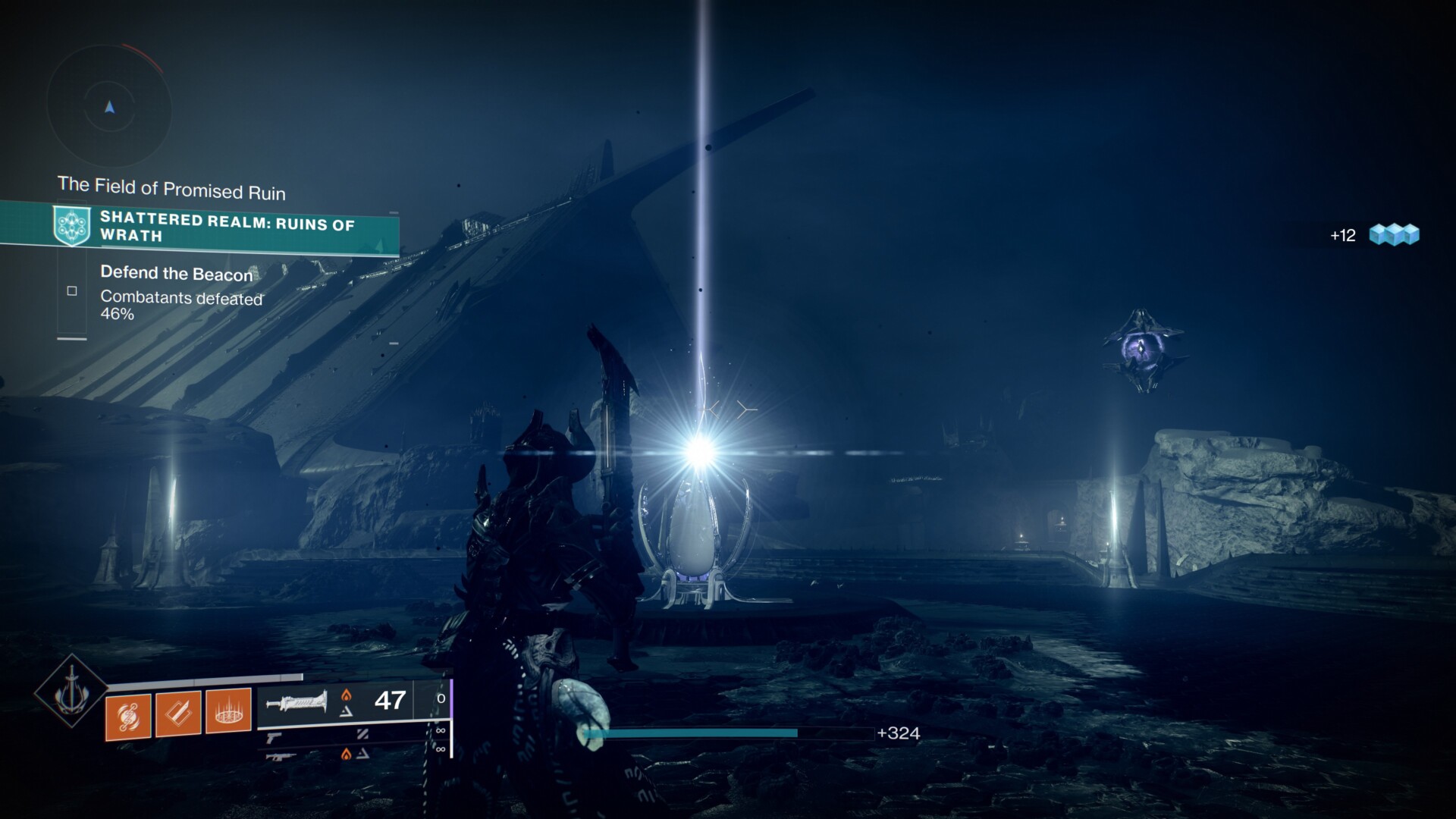Activate the rift class ability icon
This screenshot has width=1456, height=819.
click(228, 714)
